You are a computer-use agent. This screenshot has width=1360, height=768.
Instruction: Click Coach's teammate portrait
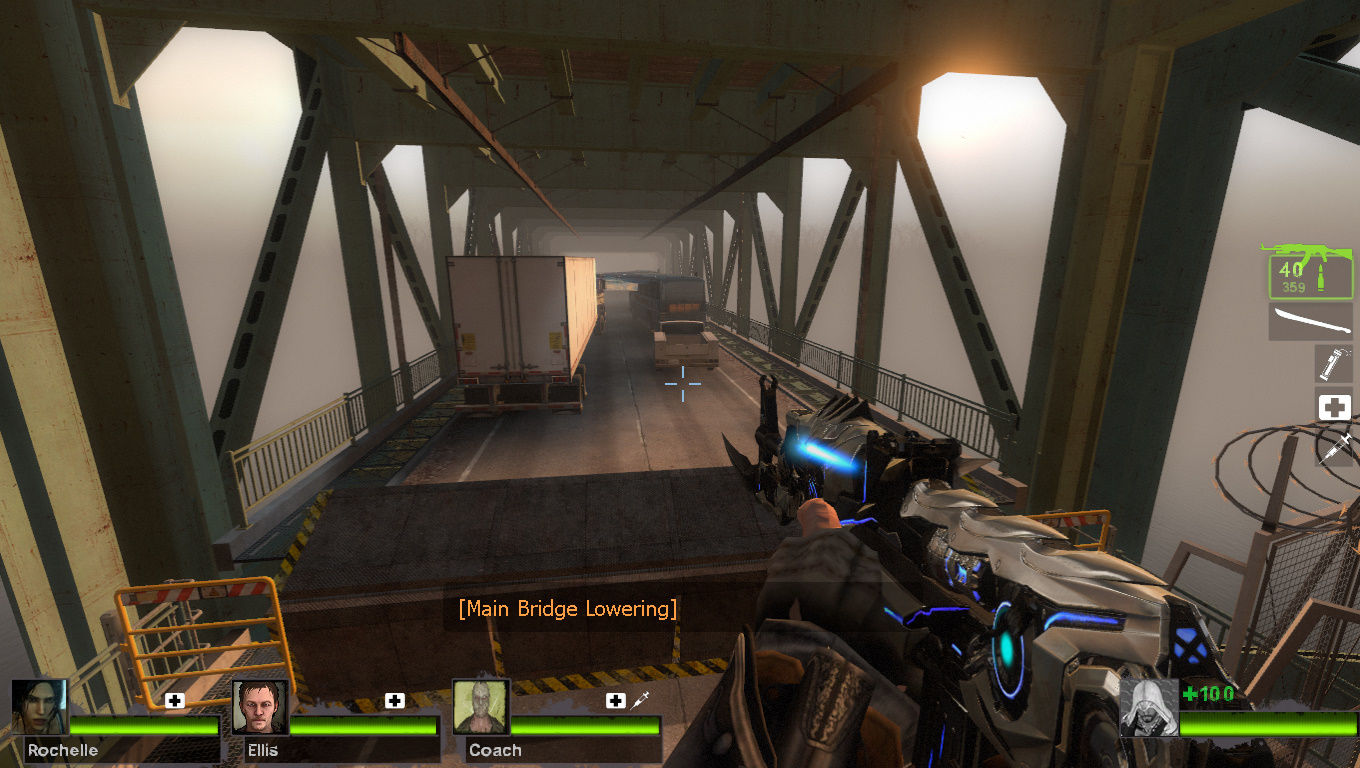pos(481,708)
